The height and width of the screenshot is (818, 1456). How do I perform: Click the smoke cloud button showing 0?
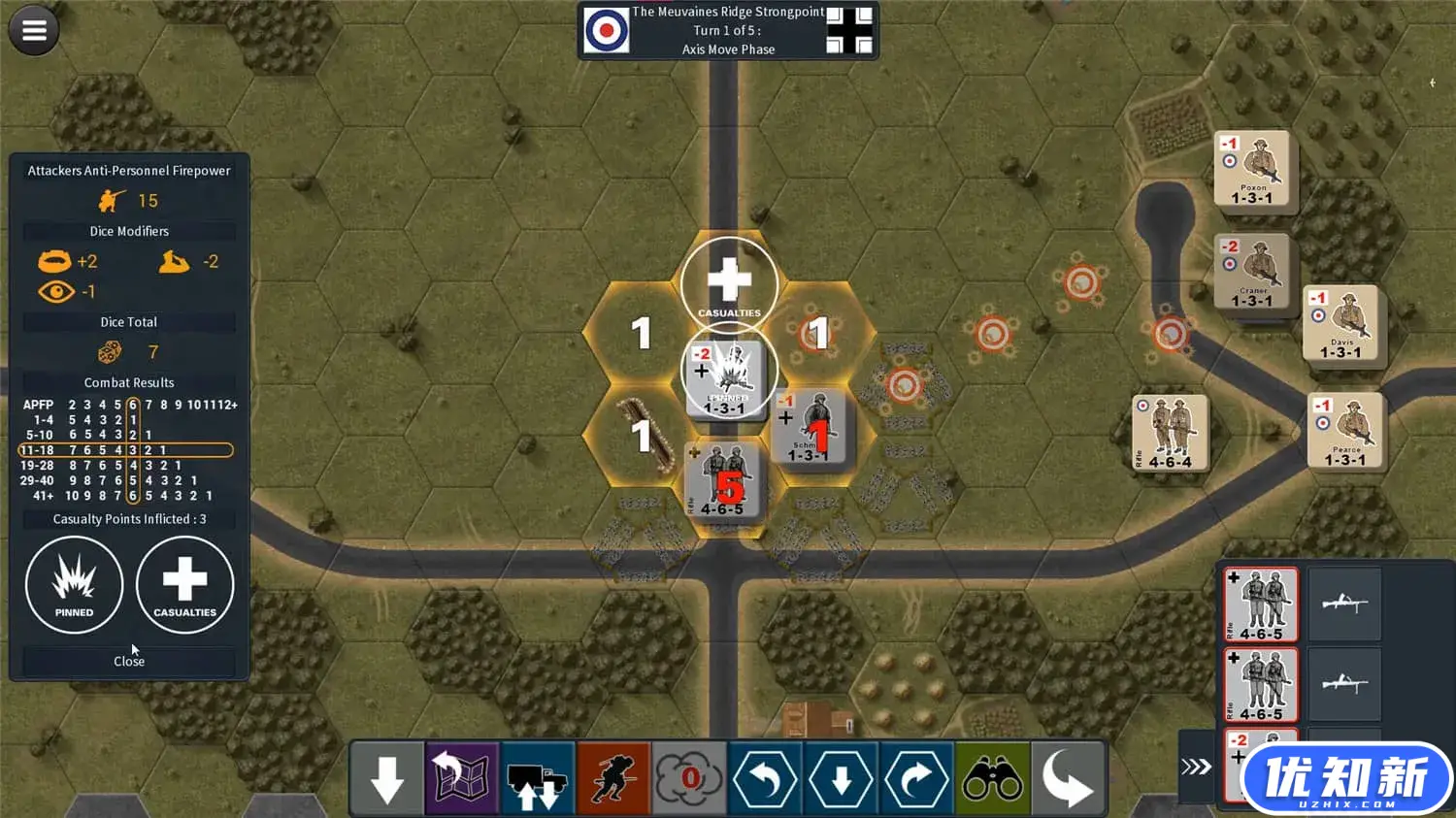coord(689,778)
